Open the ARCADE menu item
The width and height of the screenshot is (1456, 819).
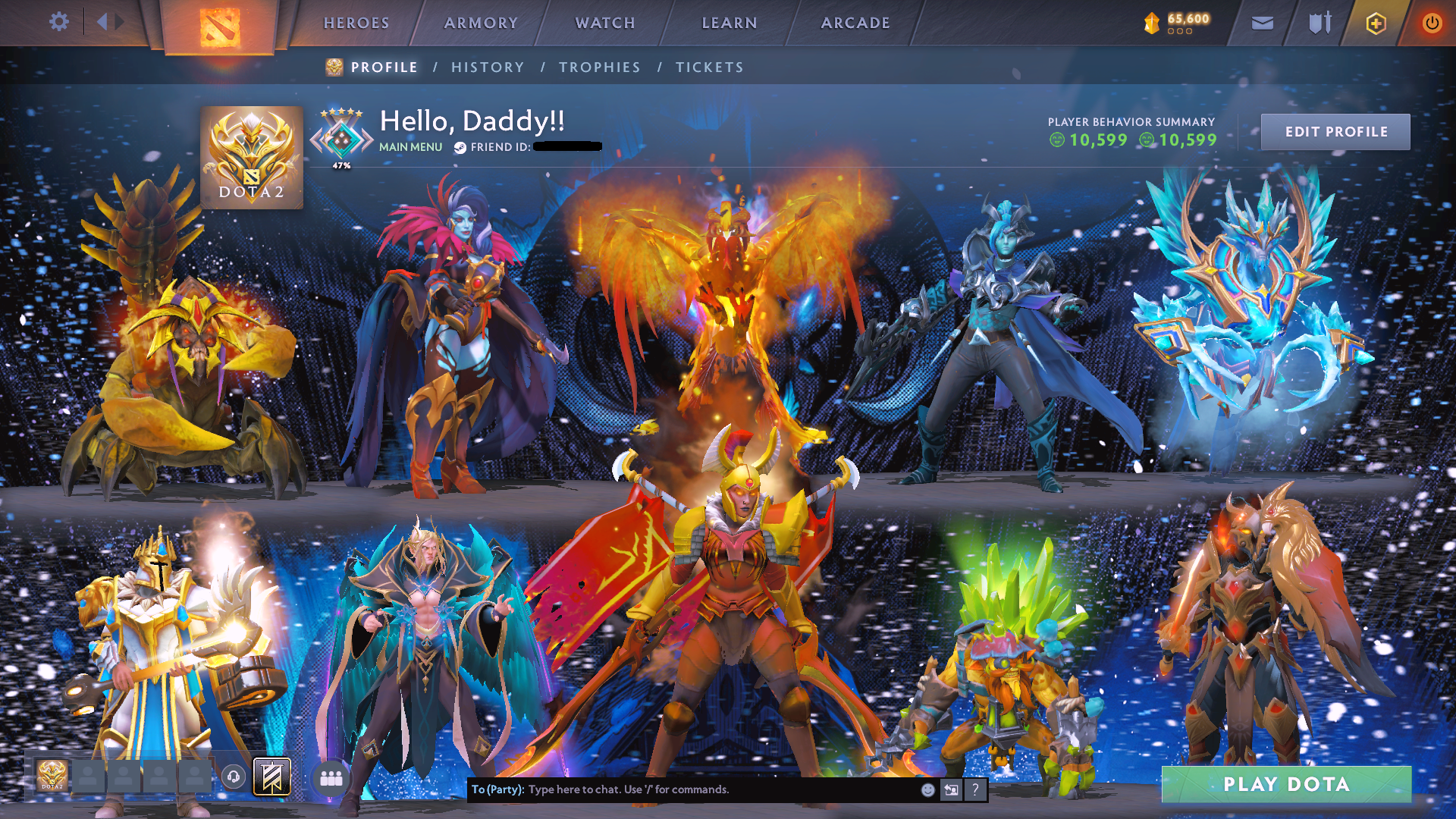855,23
